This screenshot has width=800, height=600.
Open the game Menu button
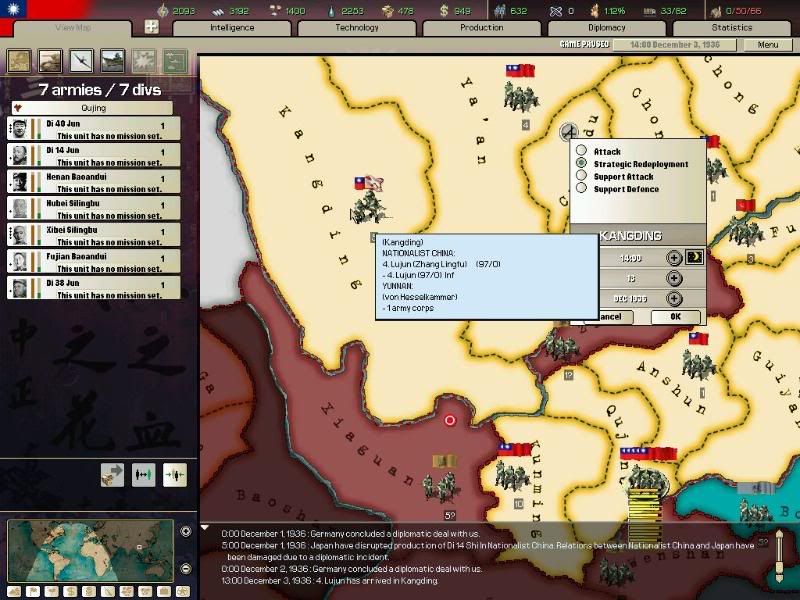click(767, 45)
